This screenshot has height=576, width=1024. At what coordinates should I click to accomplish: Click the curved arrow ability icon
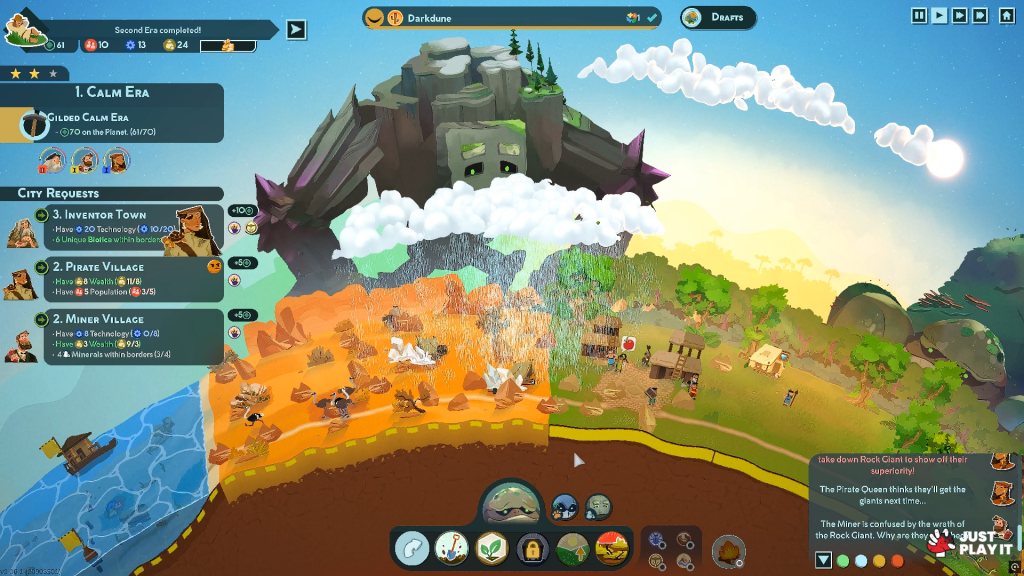(x=412, y=548)
